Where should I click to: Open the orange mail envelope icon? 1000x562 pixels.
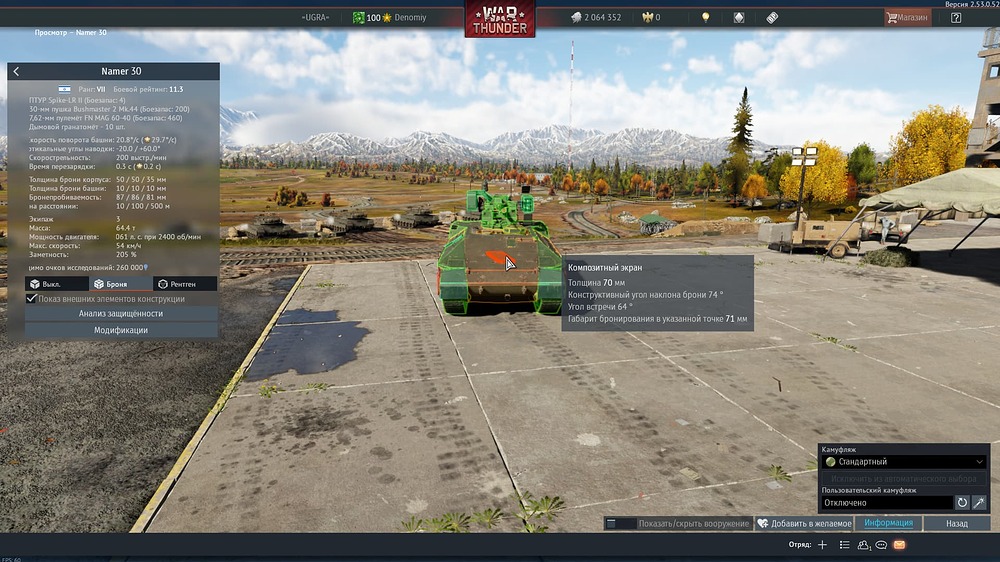(899, 545)
